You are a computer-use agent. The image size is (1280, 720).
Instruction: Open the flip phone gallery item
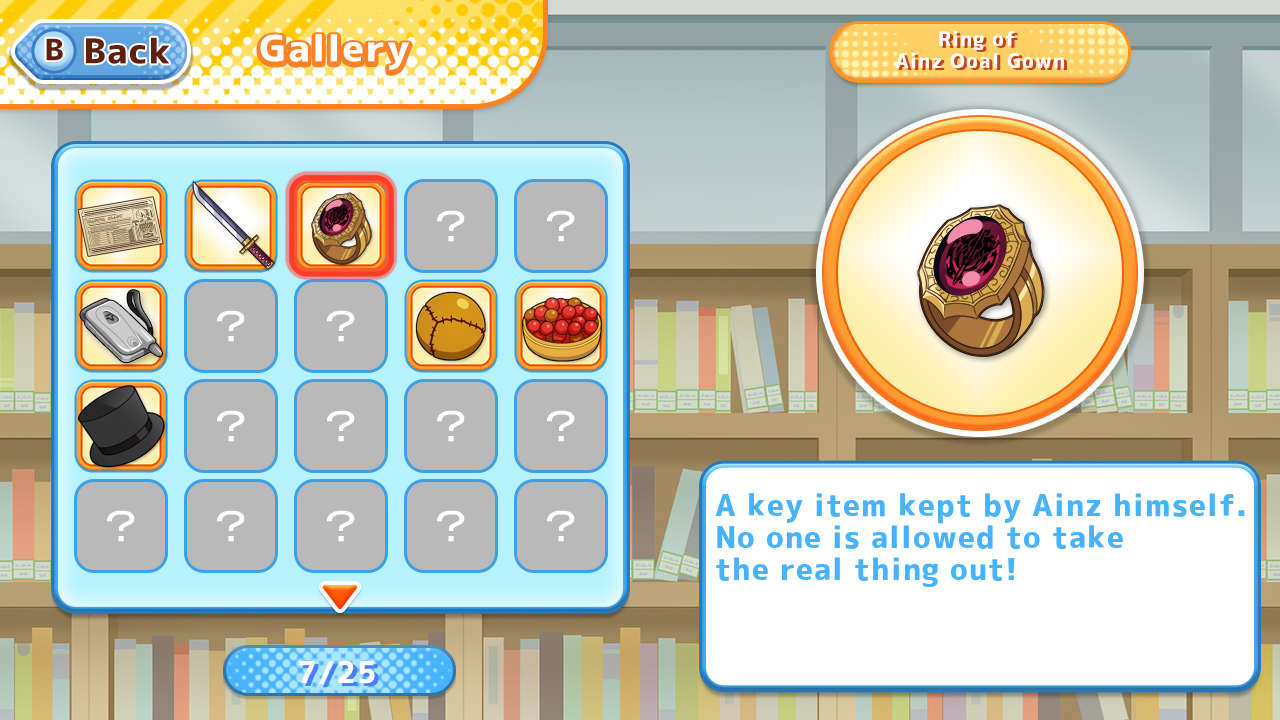pyautogui.click(x=121, y=326)
